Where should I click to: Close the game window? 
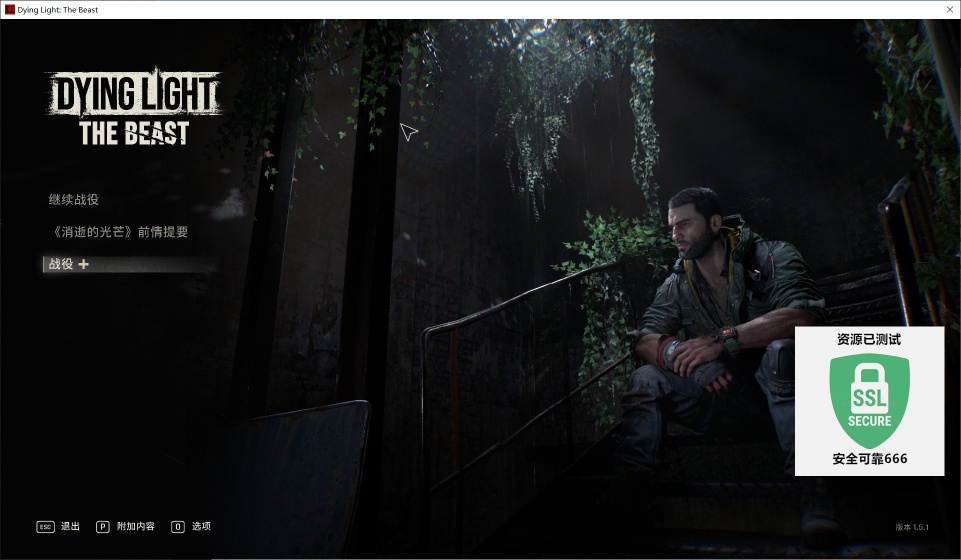tap(947, 9)
